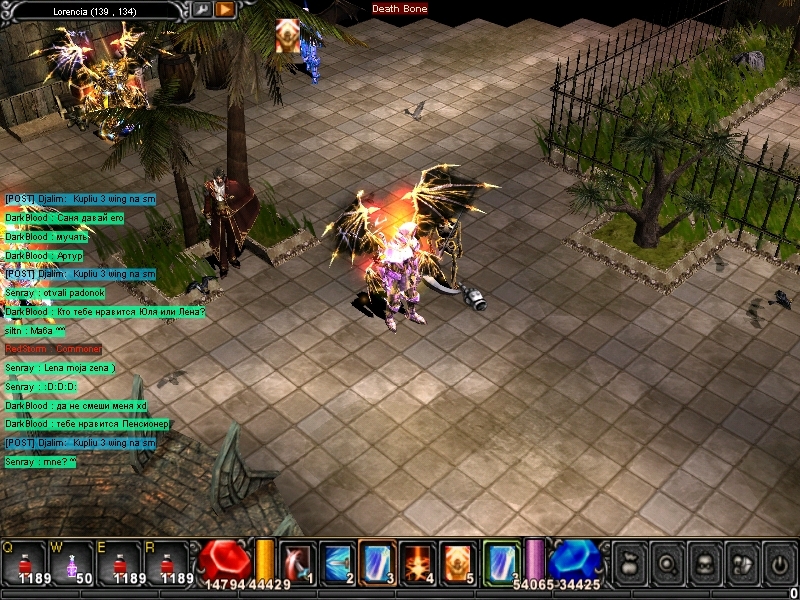Click Djalim's latest [POST] chat message

click(80, 443)
